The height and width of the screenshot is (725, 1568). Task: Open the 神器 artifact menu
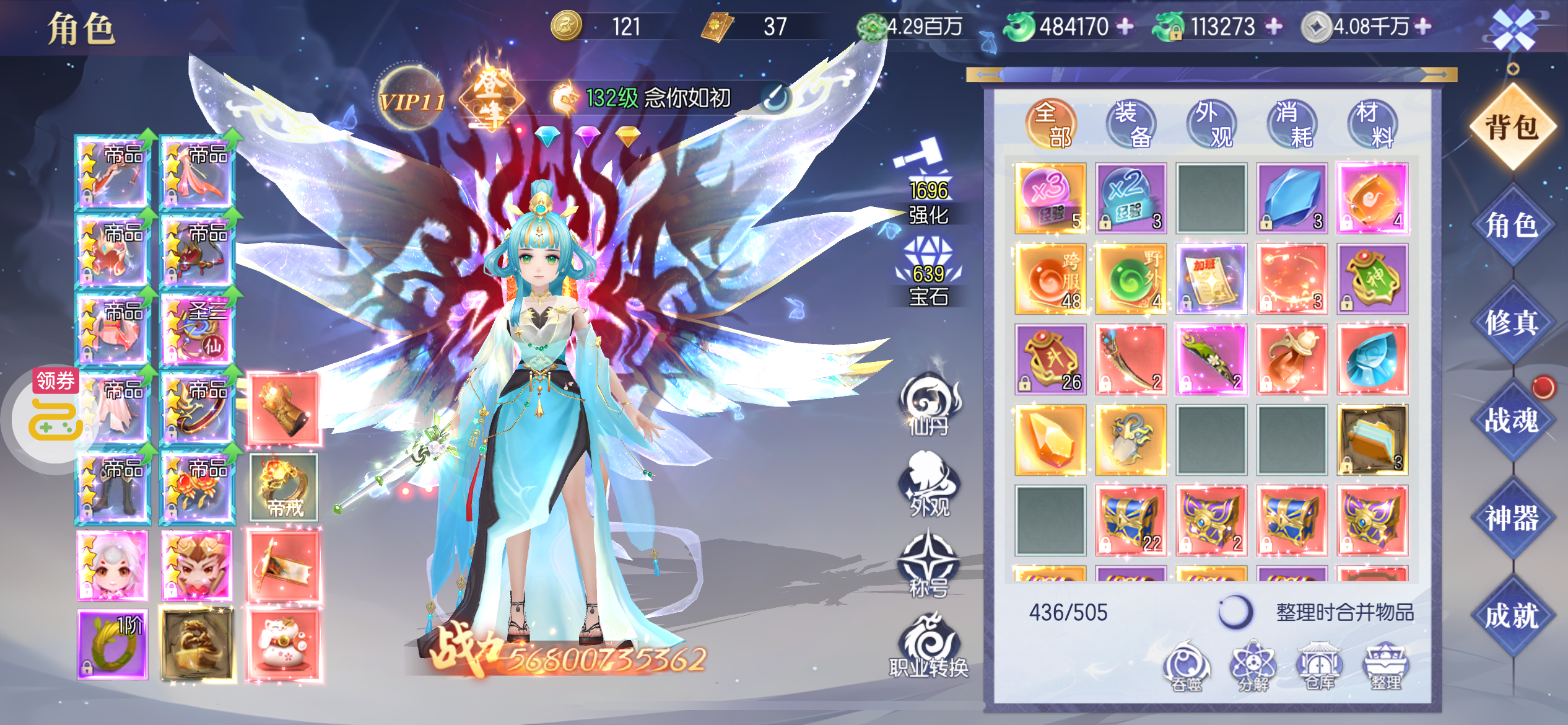coord(1512,518)
